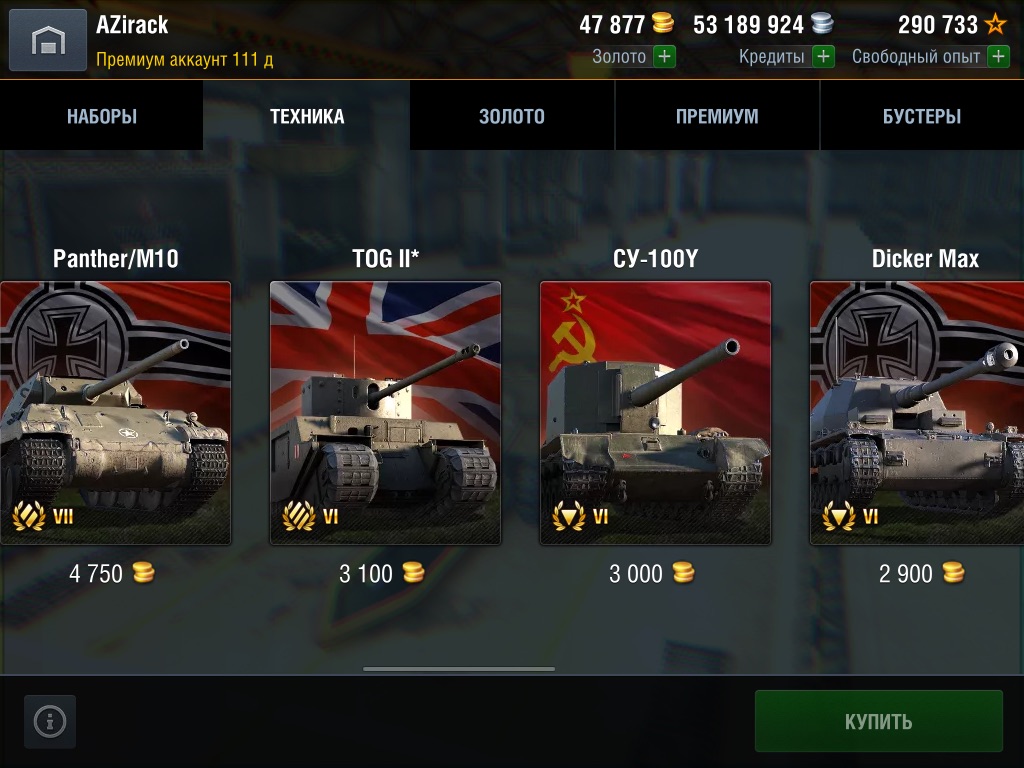
Task: Open the ТЕХНИКА tab
Action: tap(307, 116)
